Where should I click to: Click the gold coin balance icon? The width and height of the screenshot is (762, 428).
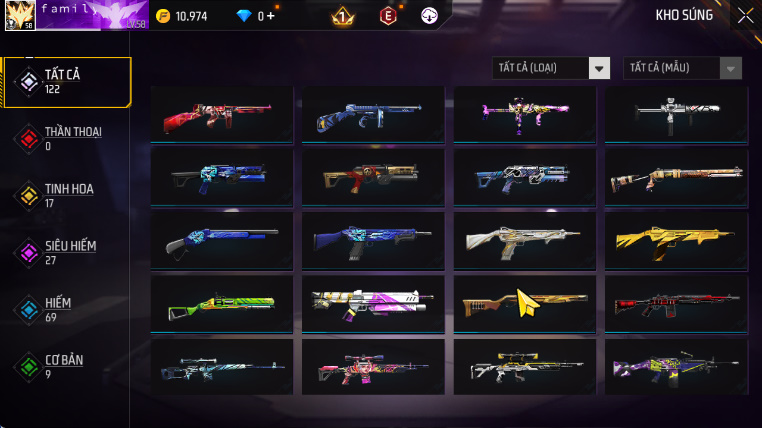pos(163,16)
